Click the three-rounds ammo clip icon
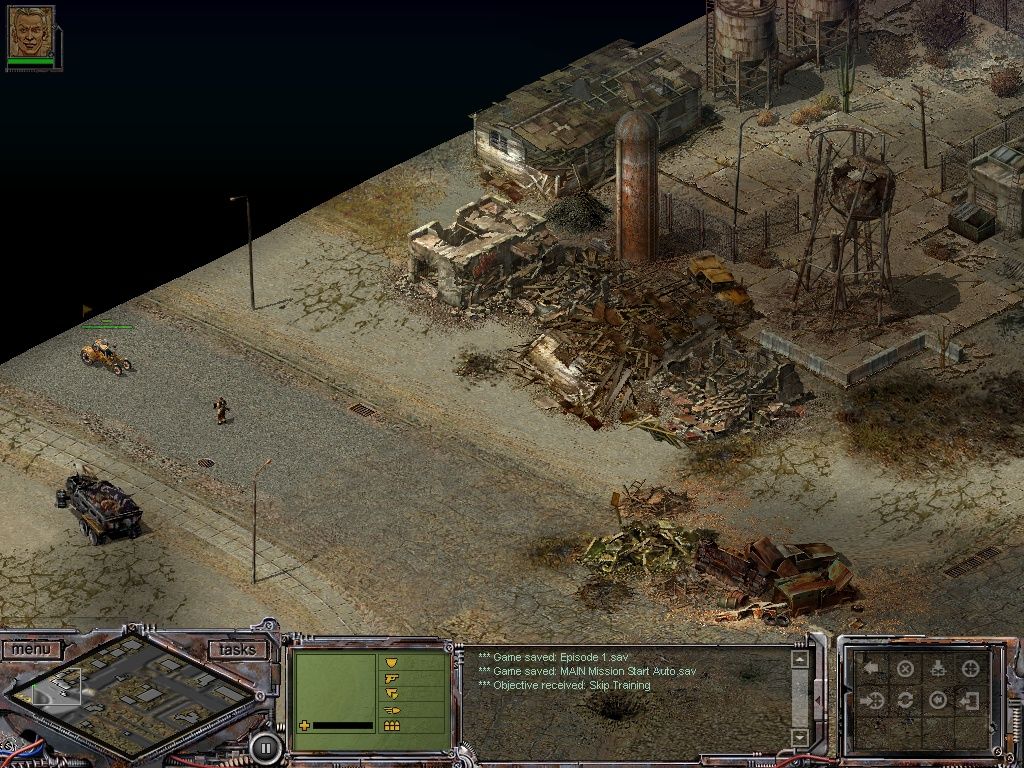 (392, 726)
